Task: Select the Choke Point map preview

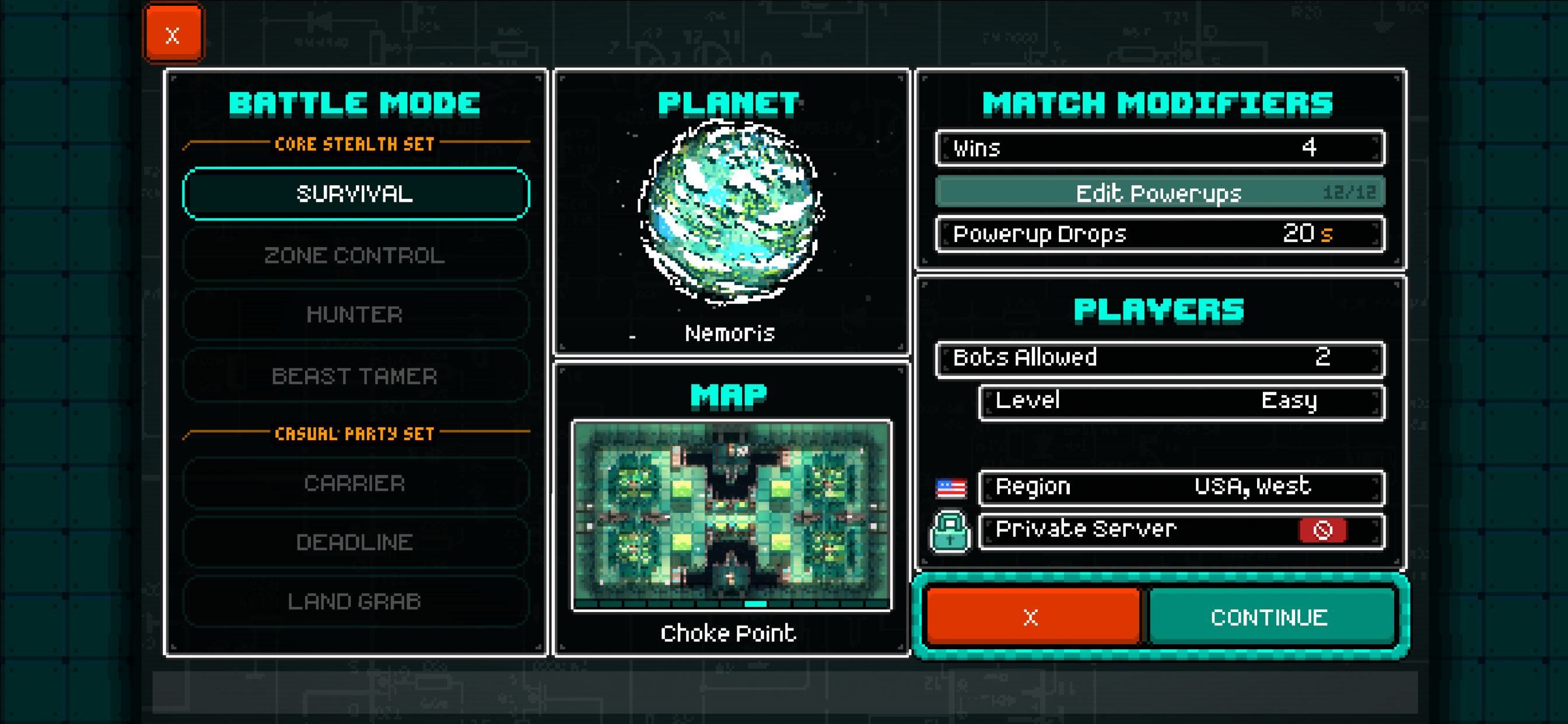Action: coord(731,514)
